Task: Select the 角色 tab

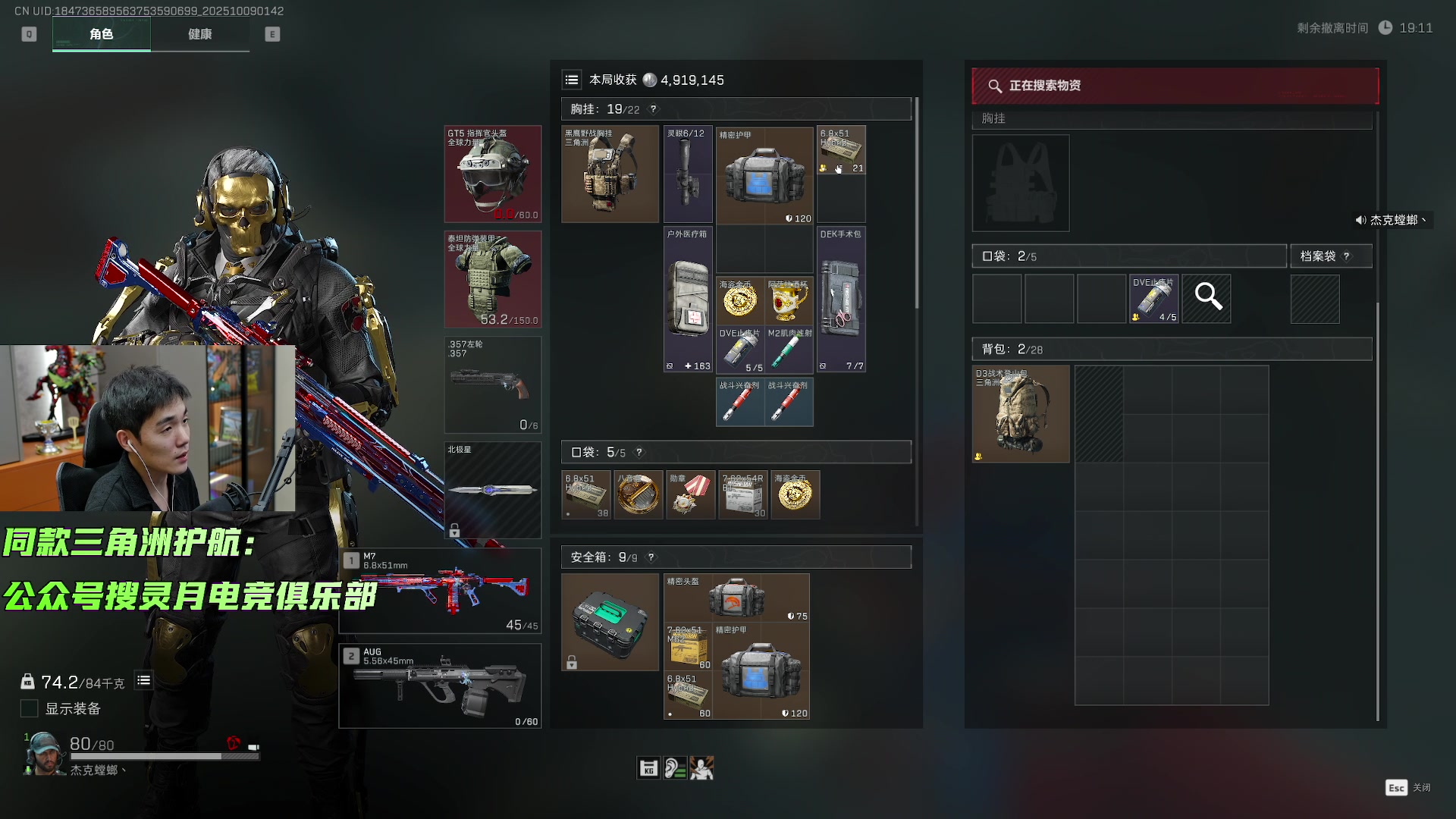Action: tap(101, 34)
